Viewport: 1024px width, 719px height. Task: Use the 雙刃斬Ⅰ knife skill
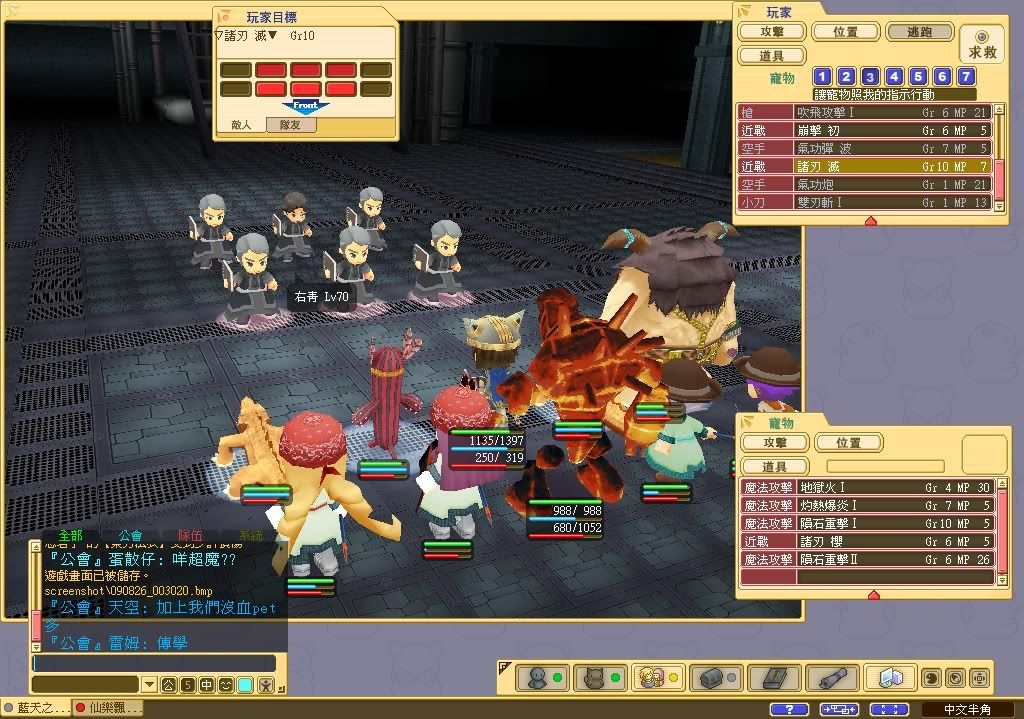click(864, 202)
